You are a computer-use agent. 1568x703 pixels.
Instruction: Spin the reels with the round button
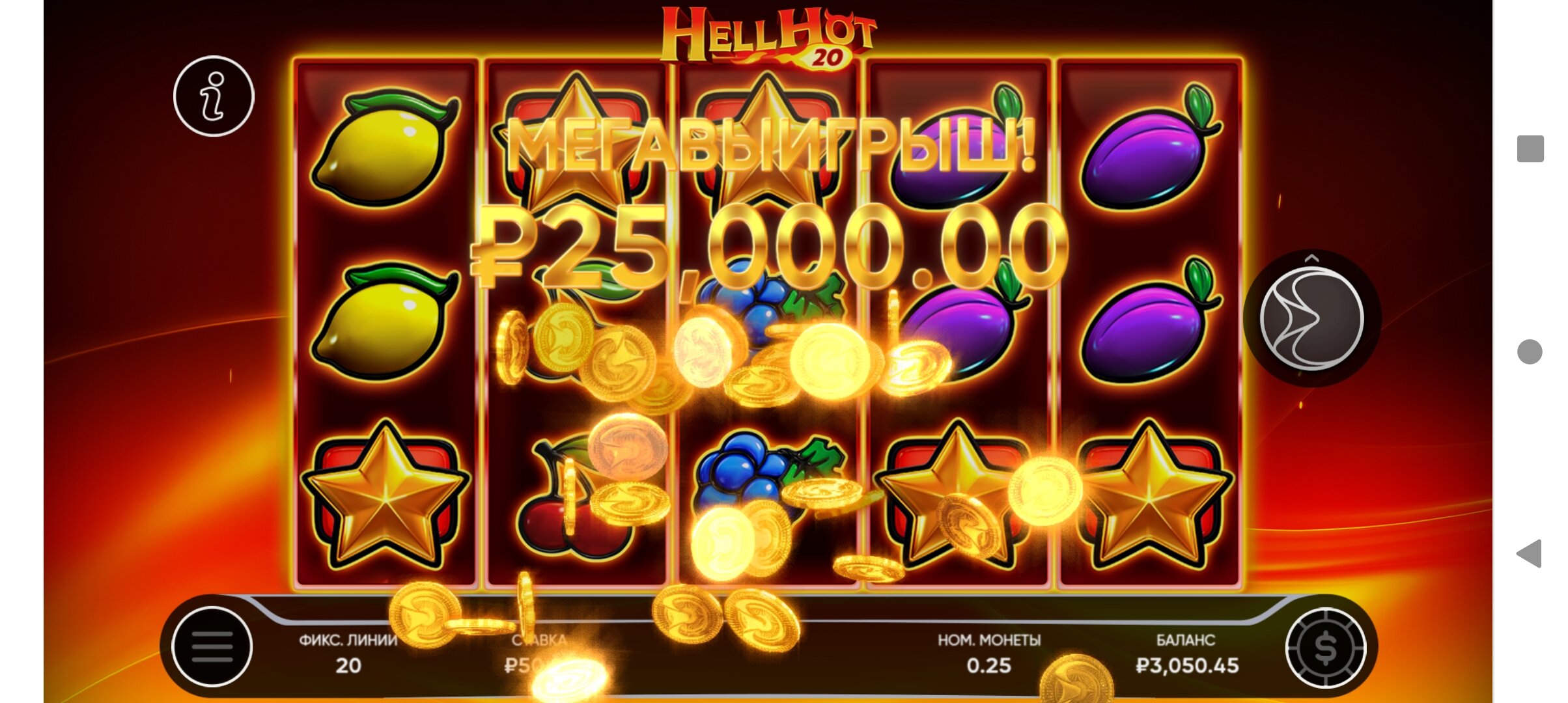click(x=1311, y=320)
